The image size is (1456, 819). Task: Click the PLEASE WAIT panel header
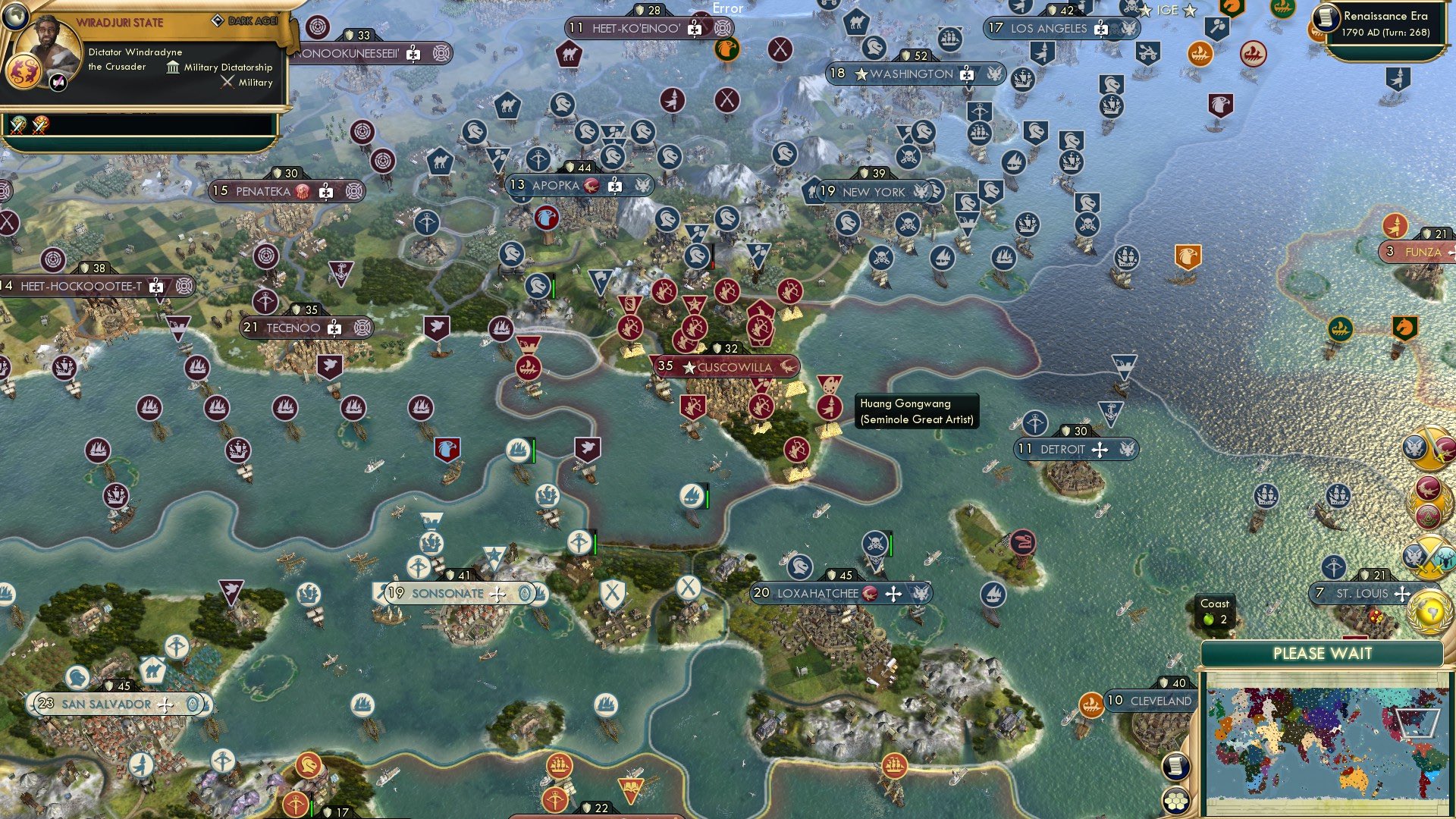(x=1324, y=653)
